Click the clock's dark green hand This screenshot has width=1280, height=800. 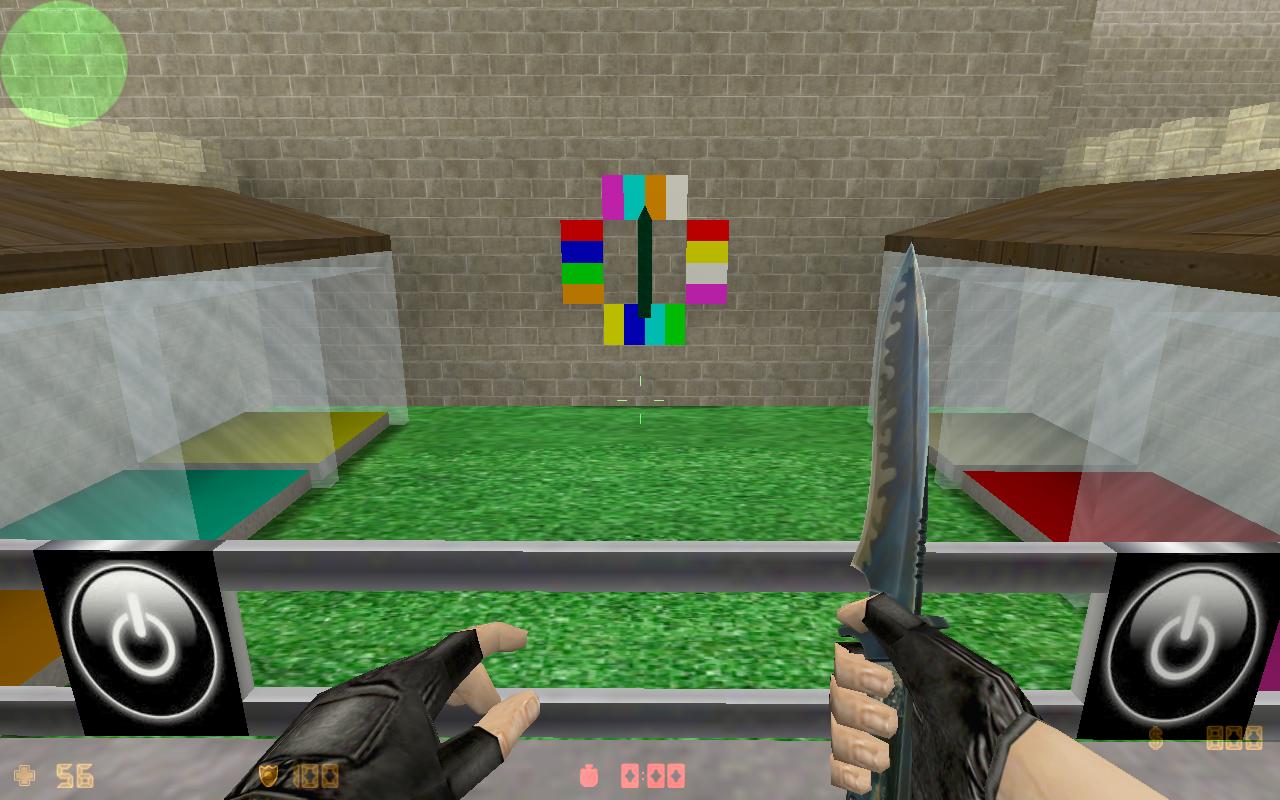pos(643,260)
